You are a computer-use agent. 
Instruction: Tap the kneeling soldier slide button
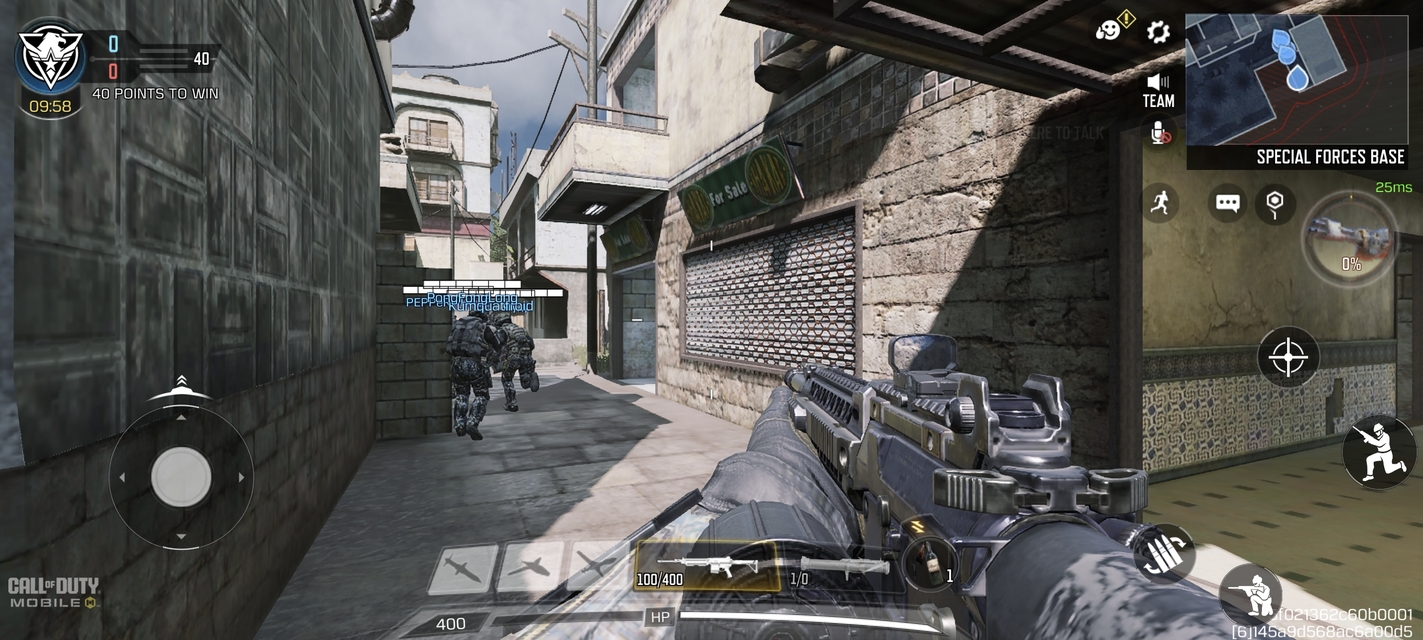click(x=1379, y=452)
